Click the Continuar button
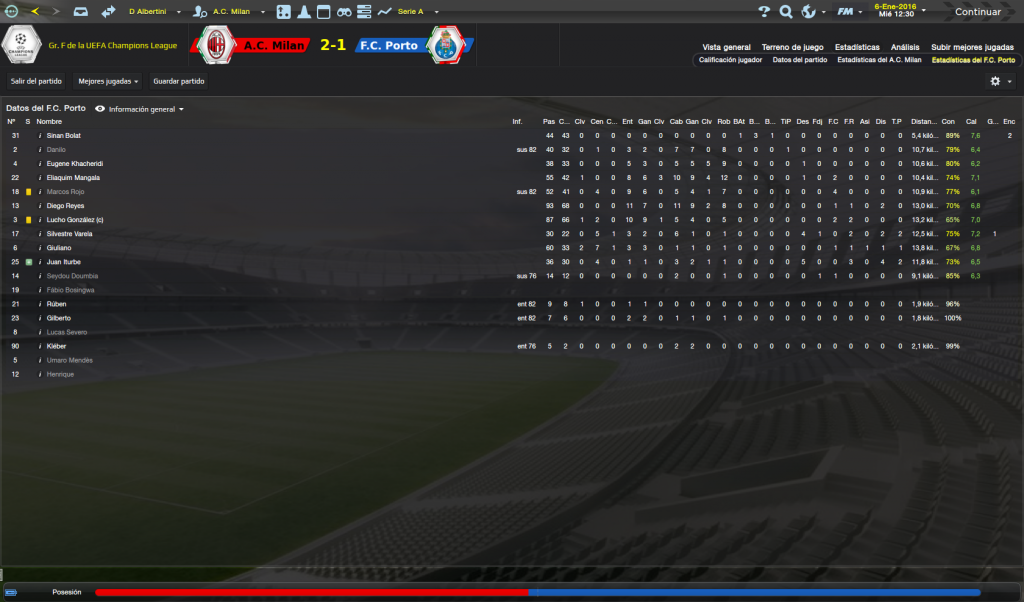The width and height of the screenshot is (1024, 602). (977, 12)
